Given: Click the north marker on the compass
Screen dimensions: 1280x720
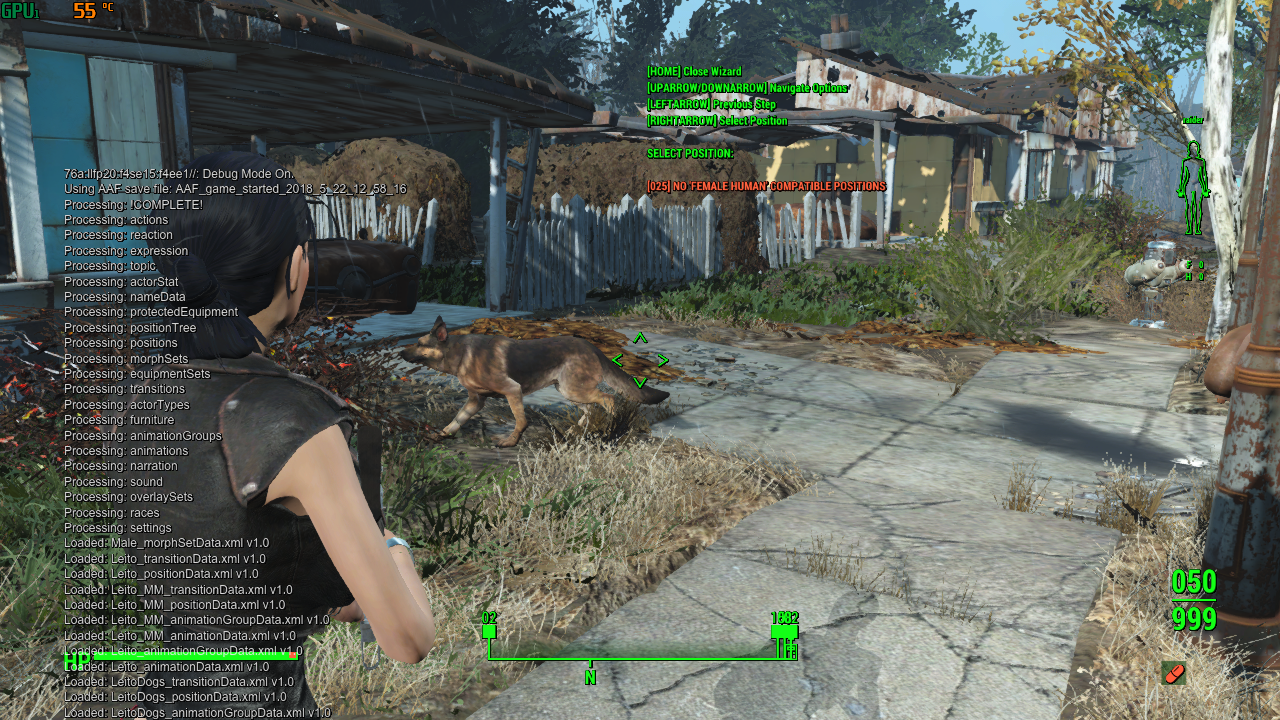Looking at the screenshot, I should point(590,677).
